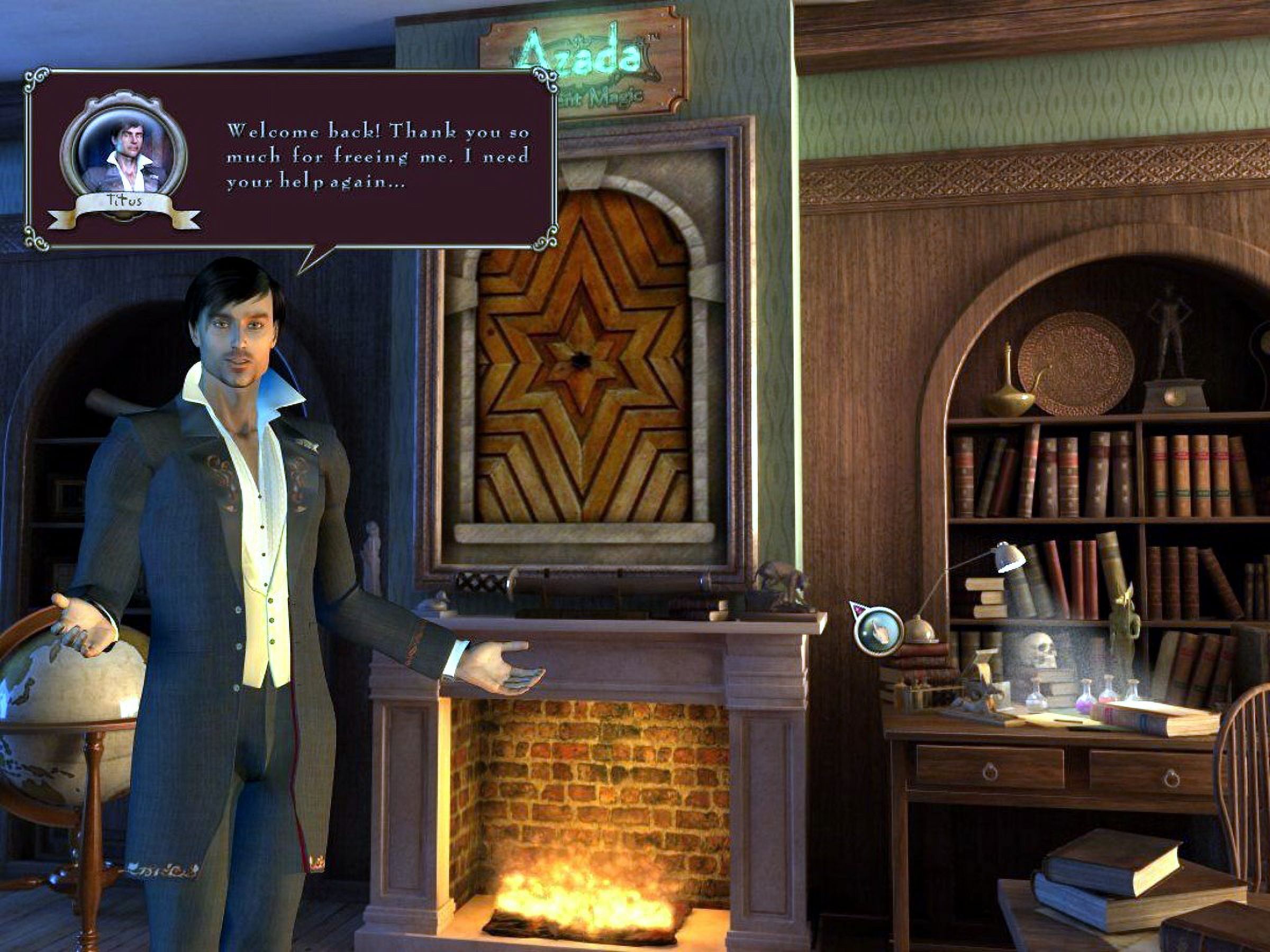Screen dimensions: 1270x952
Task: Select the Titus portrait in the dialogue
Action: [123, 154]
